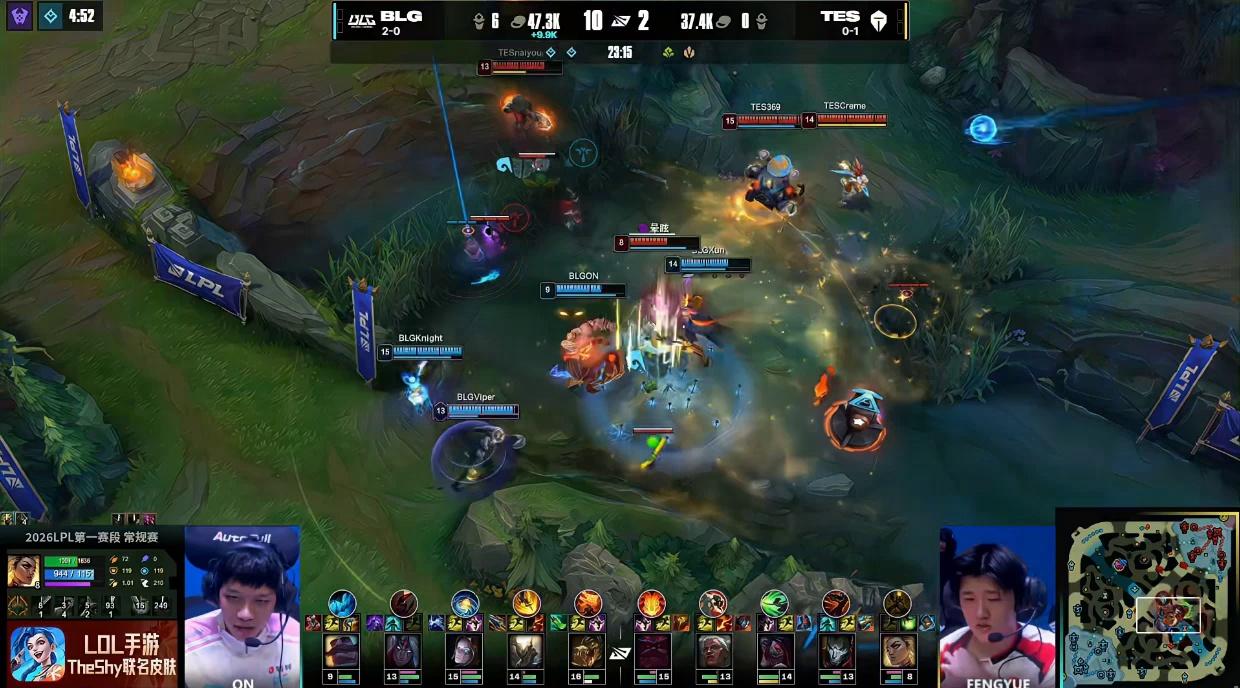Image resolution: width=1240 pixels, height=688 pixels.
Task: Click the blue crystal ultimate icon above level 9 portrait
Action: click(x=342, y=603)
